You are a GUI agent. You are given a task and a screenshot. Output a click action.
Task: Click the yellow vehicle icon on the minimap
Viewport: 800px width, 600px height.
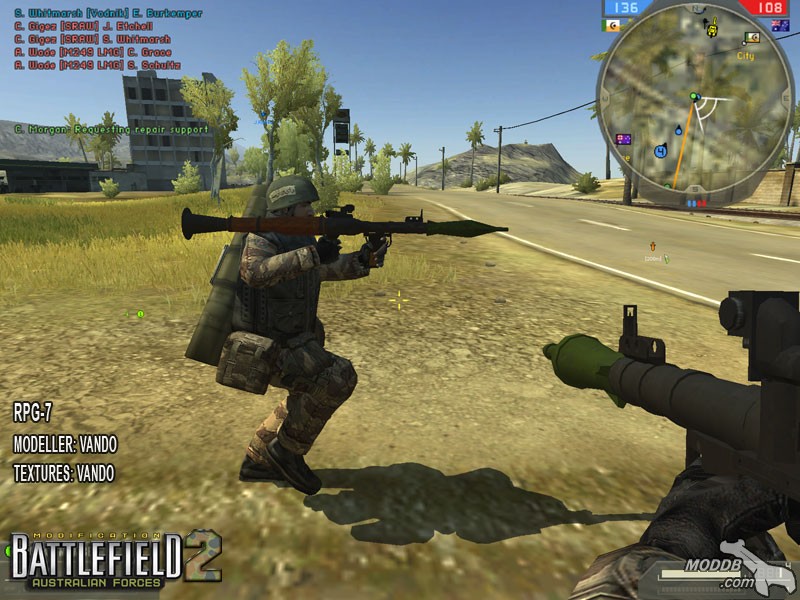click(x=712, y=30)
